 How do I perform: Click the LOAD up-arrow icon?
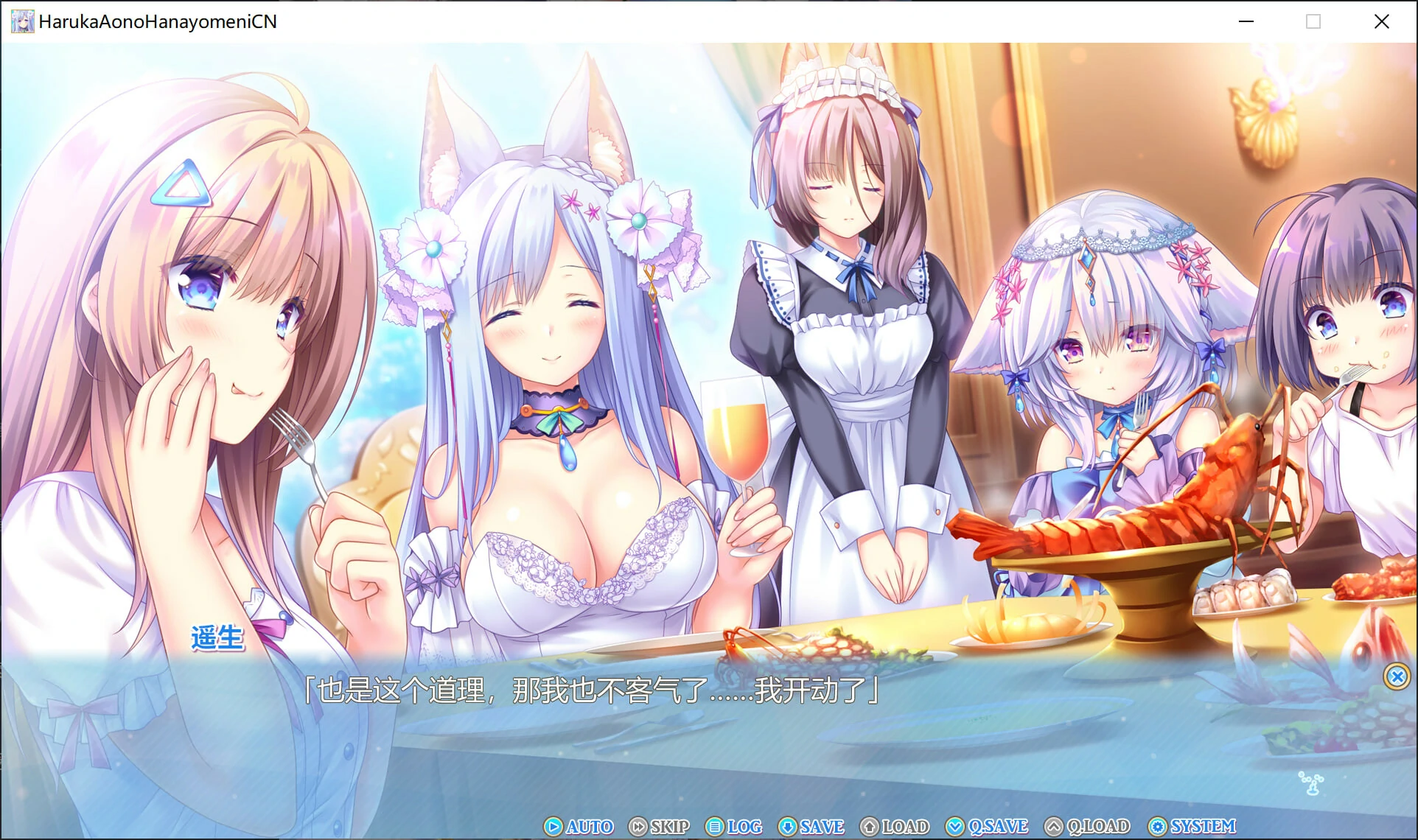coord(870,827)
